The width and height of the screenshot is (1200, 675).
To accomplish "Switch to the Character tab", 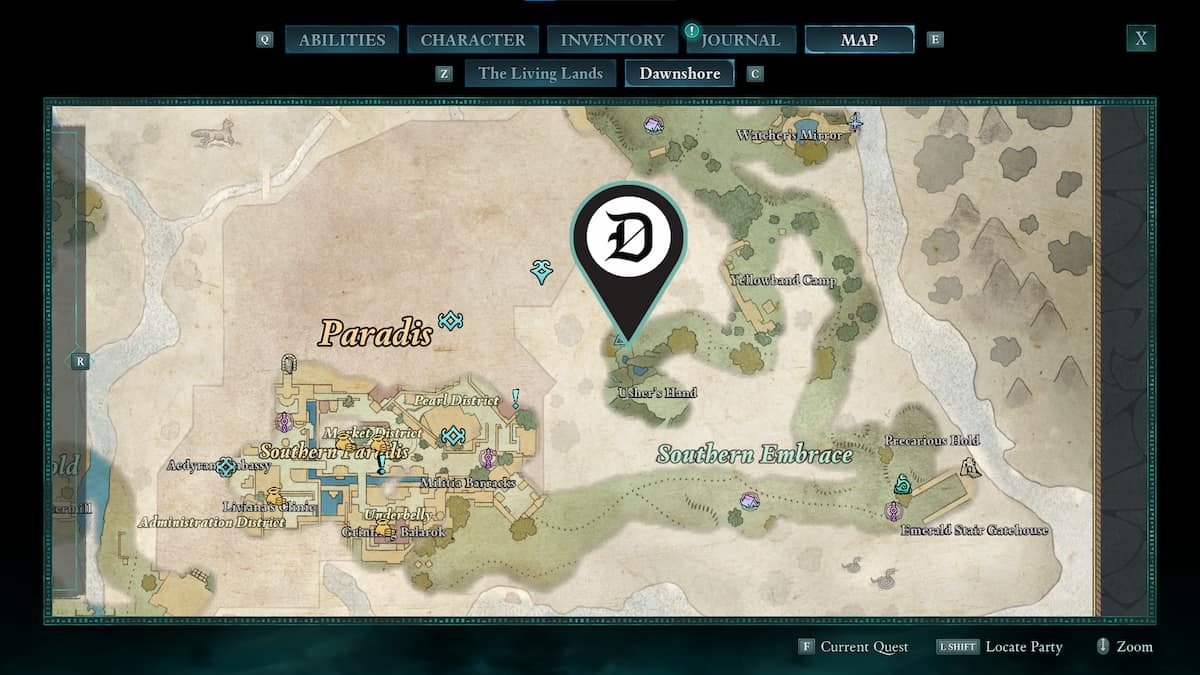I will 473,40.
